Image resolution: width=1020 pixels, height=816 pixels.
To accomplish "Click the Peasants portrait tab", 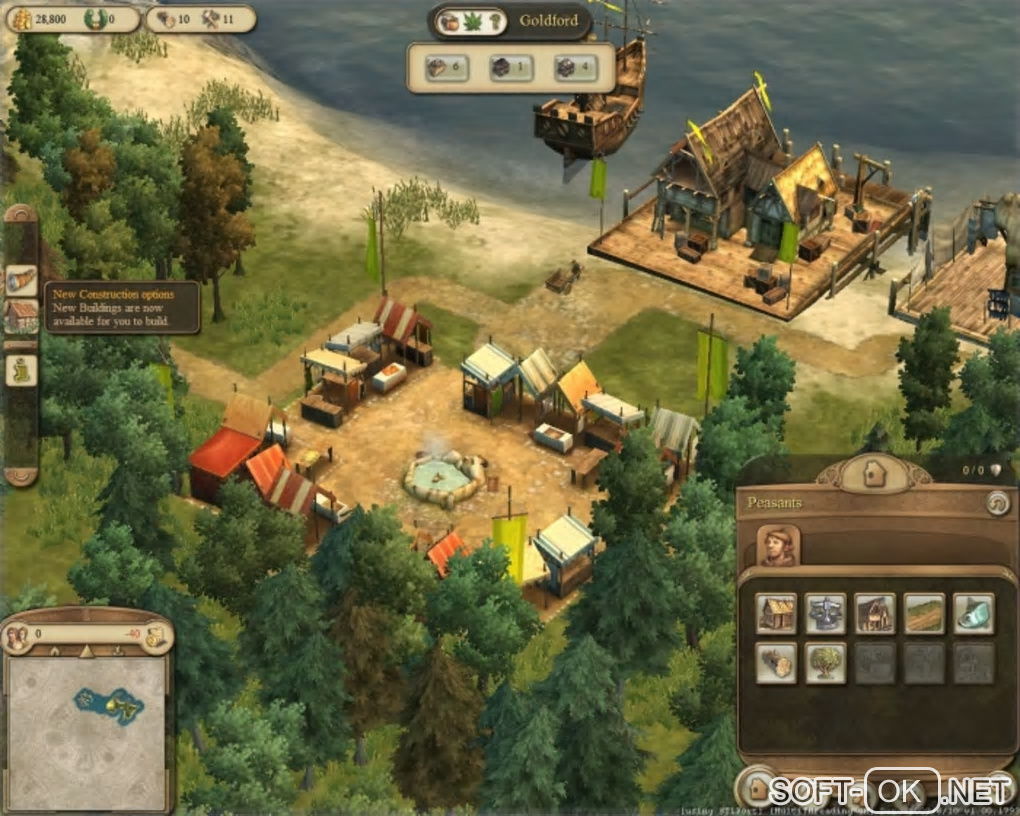I will (779, 545).
